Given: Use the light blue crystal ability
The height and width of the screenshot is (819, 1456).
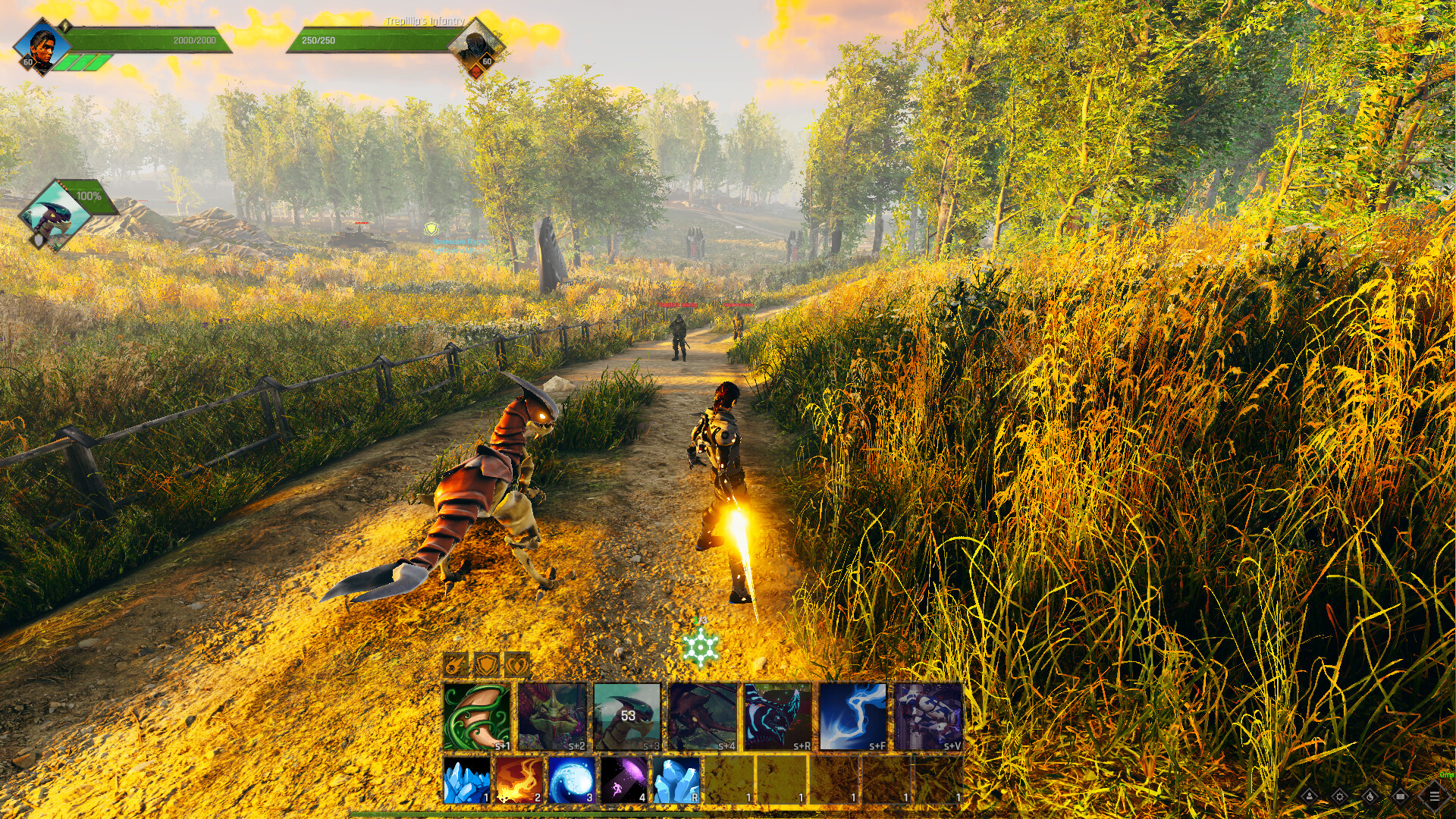Looking at the screenshot, I should pyautogui.click(x=676, y=780).
